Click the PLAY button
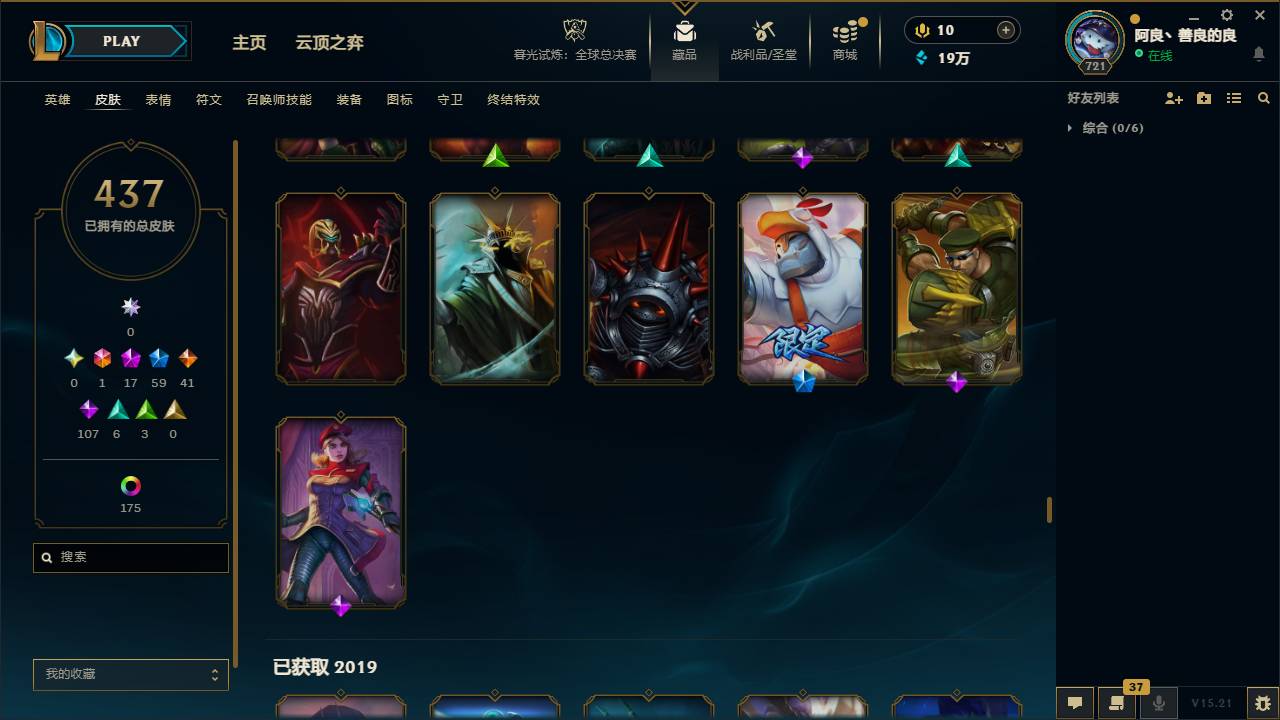Image resolution: width=1280 pixels, height=720 pixels. pos(121,41)
